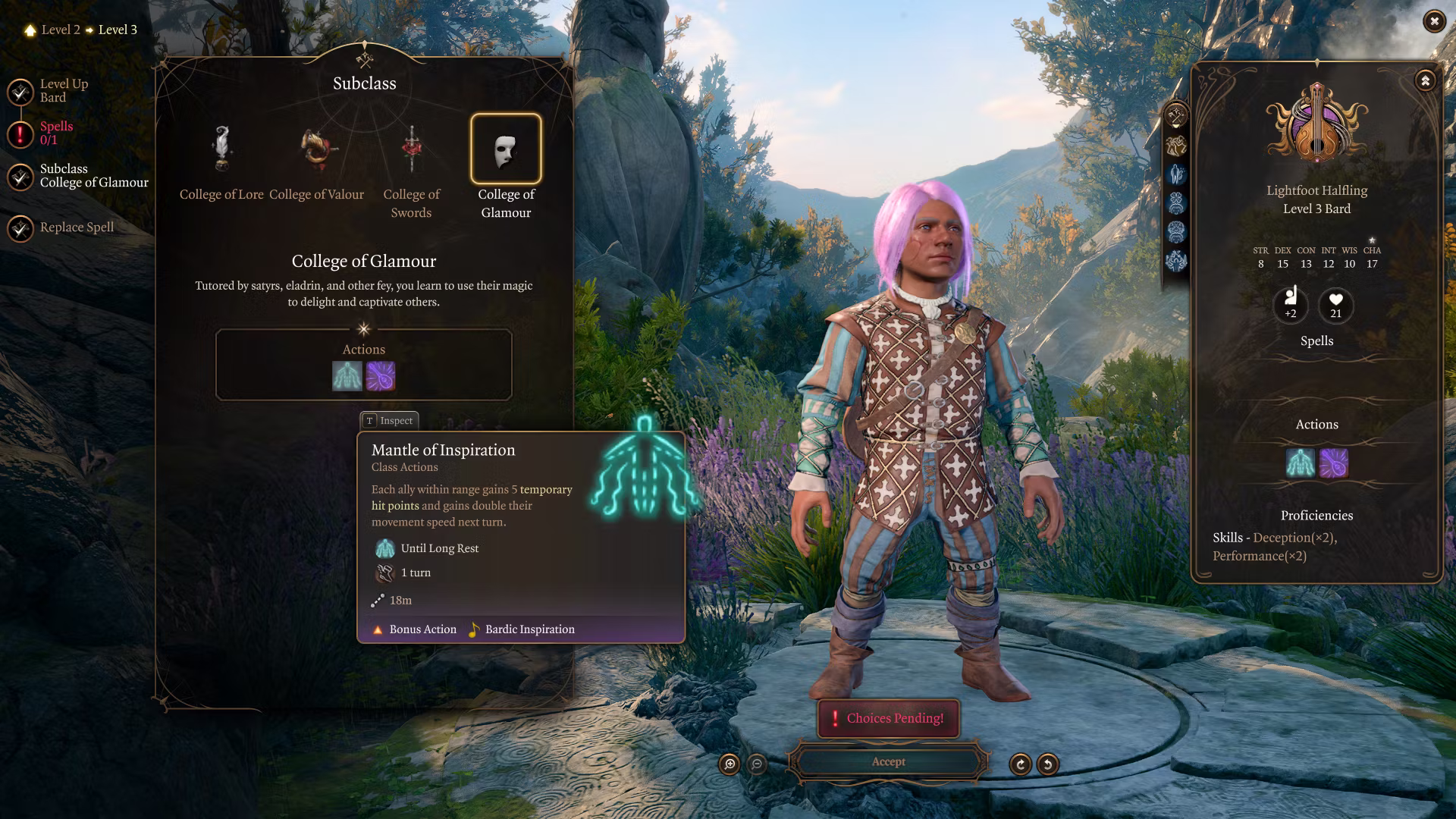The image size is (1456, 819).
Task: Click the Mantle of Inspiration icon in summary panel
Action: (x=1300, y=463)
